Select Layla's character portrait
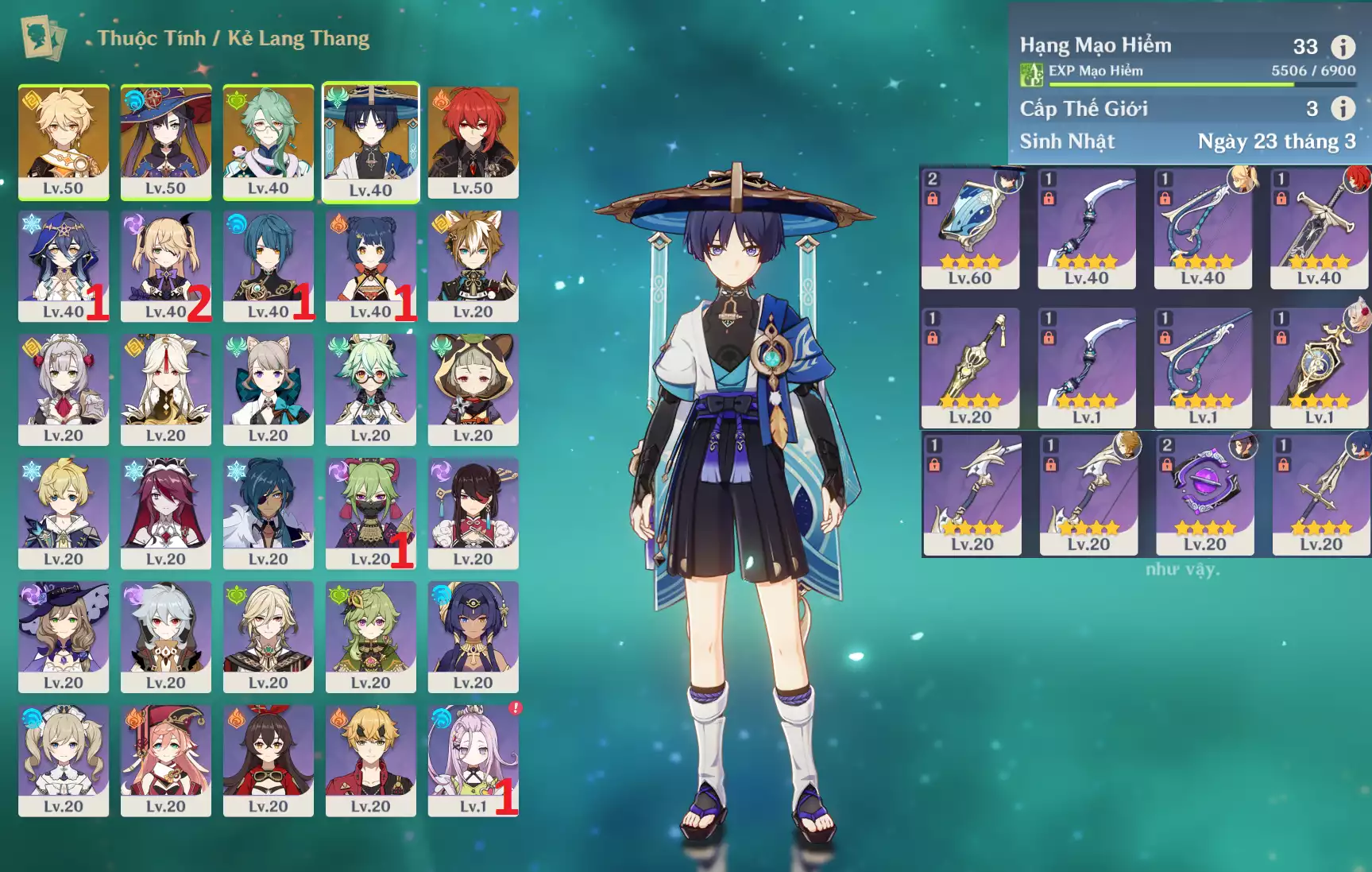This screenshot has height=872, width=1372. coord(64,265)
